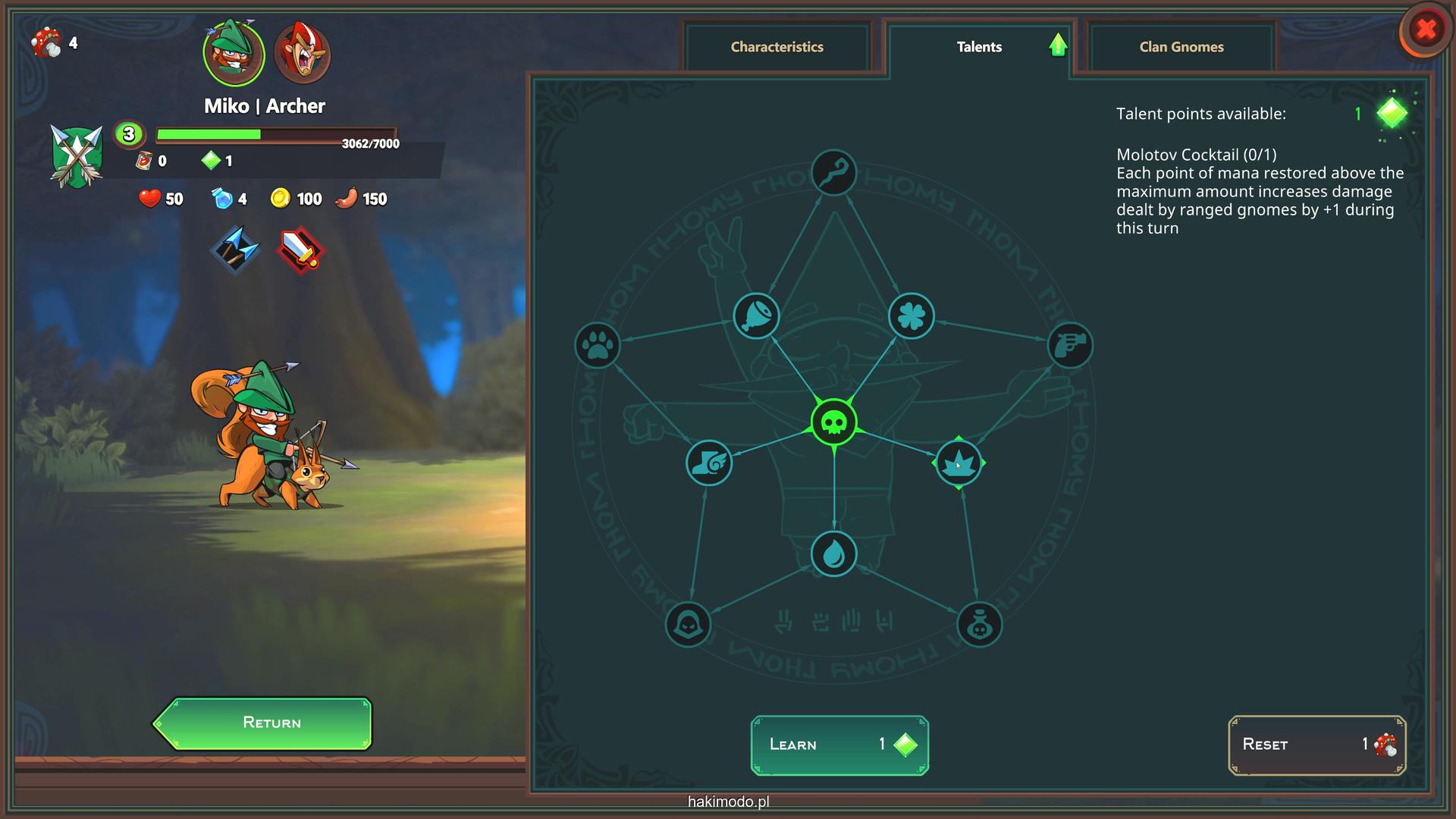
Task: Learn the selected talent
Action: 839,745
